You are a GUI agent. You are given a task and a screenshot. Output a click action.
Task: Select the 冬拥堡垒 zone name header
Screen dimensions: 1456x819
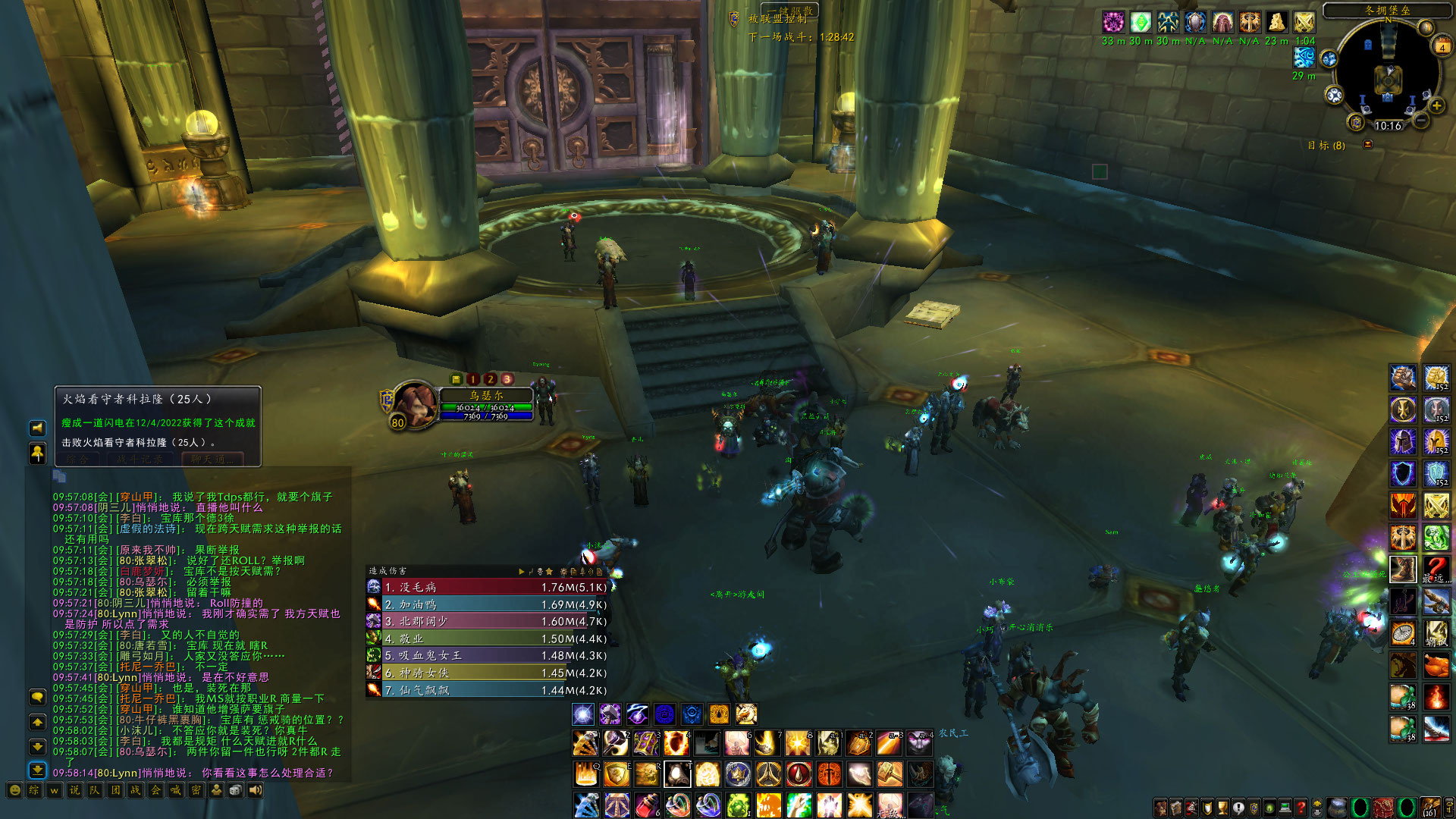pos(1387,11)
